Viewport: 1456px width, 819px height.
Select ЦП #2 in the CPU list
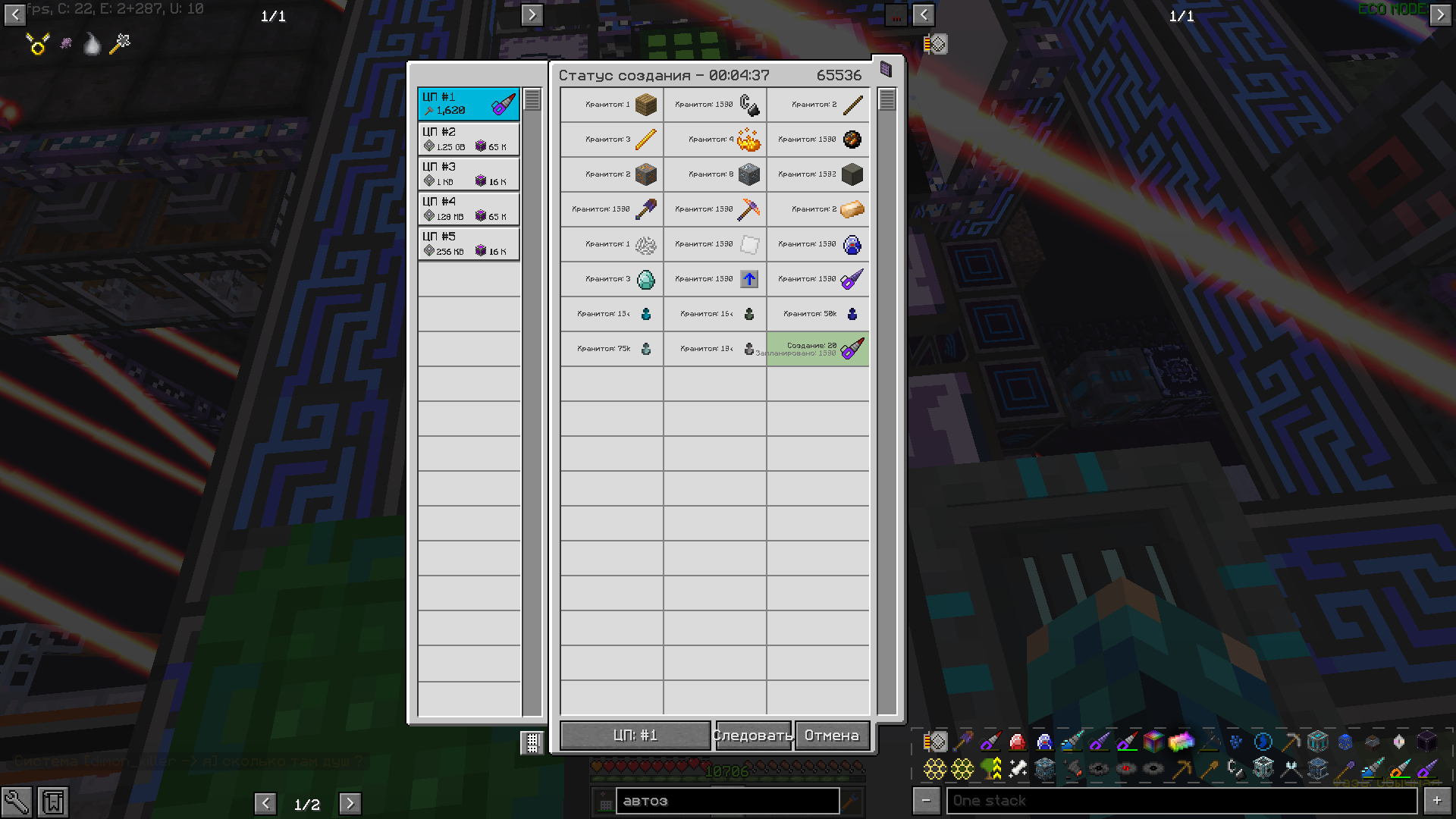(469, 139)
